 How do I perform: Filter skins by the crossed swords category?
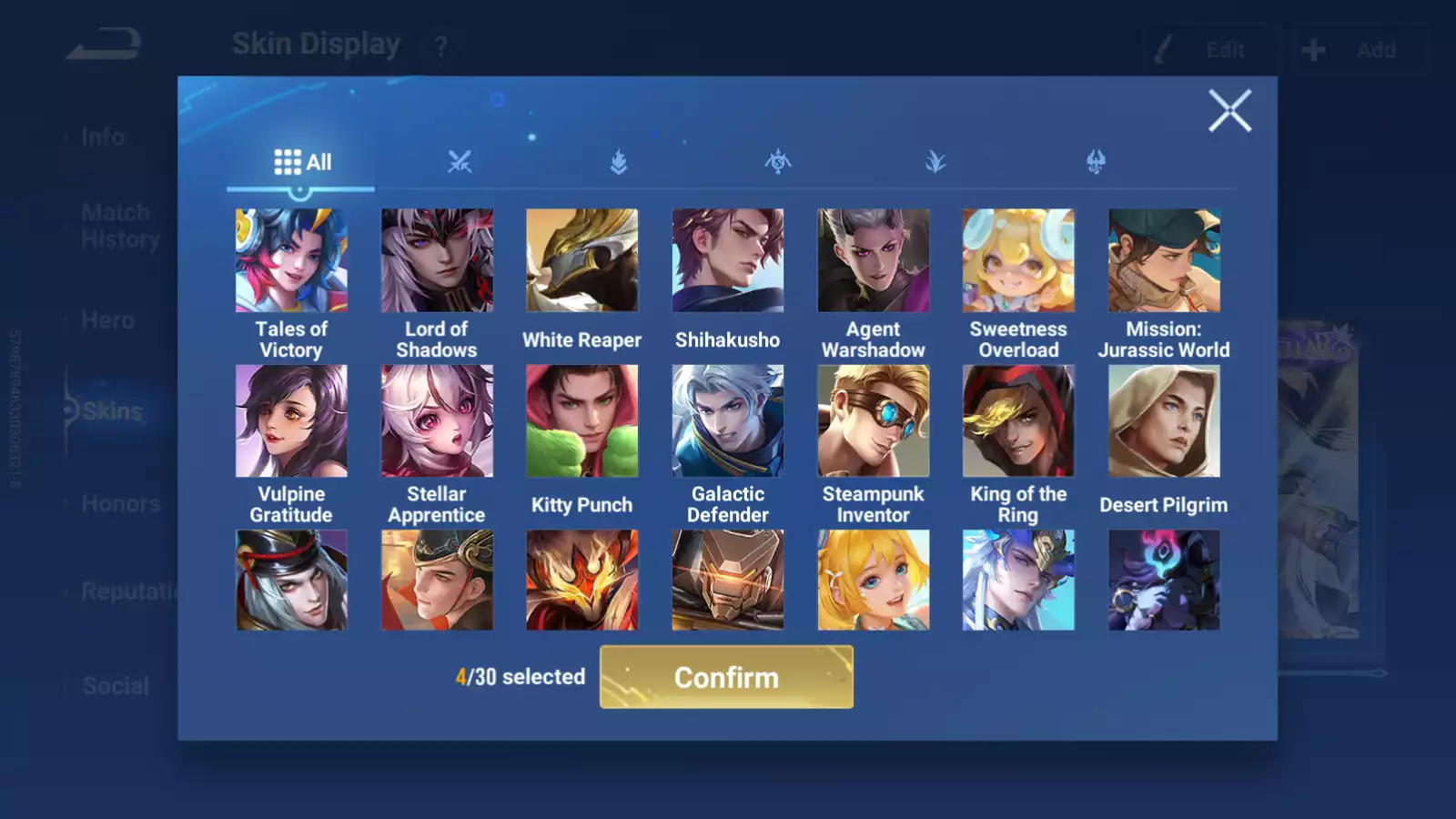pyautogui.click(x=460, y=163)
